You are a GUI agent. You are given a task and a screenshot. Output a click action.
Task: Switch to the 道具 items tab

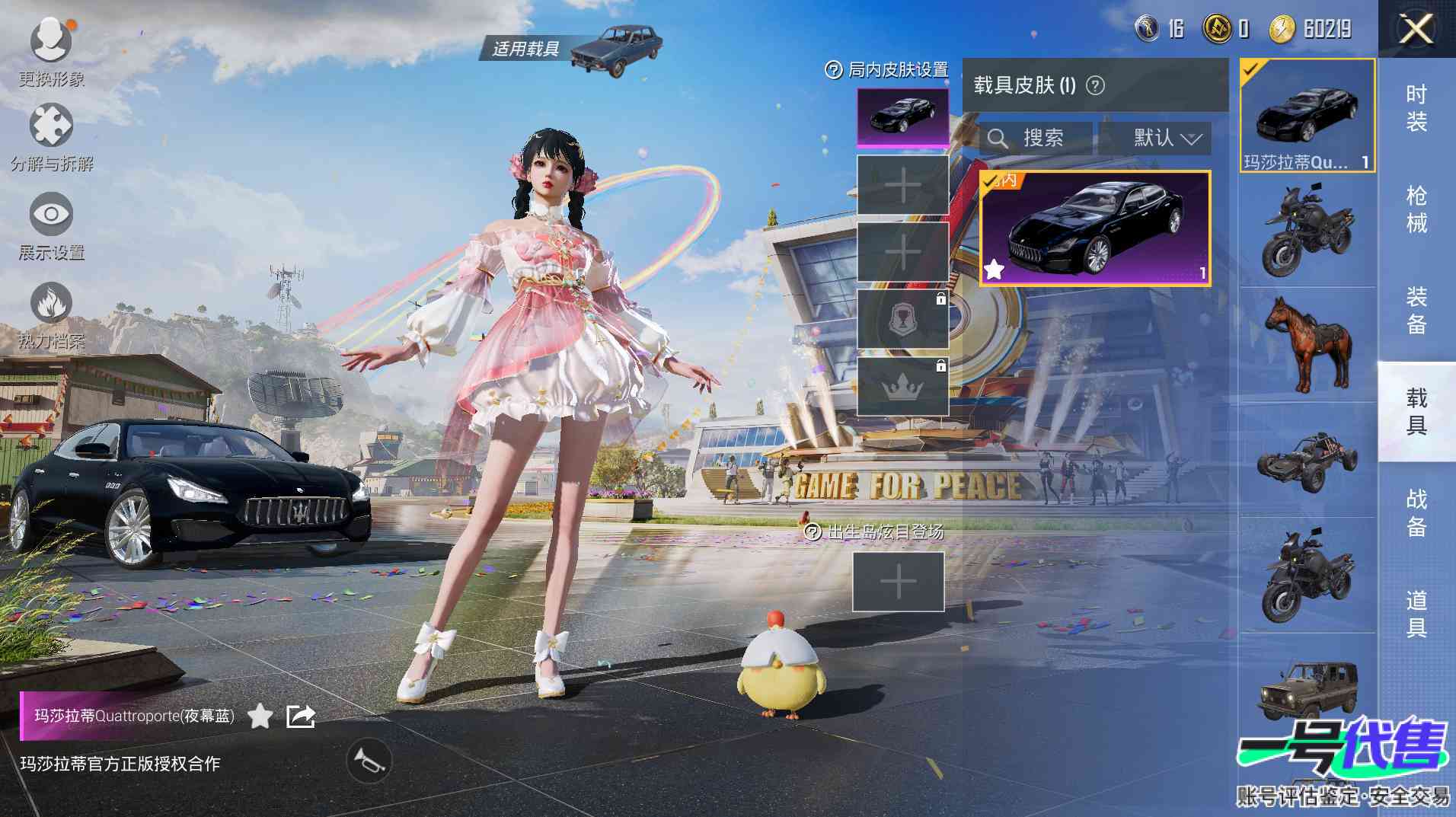click(x=1416, y=614)
